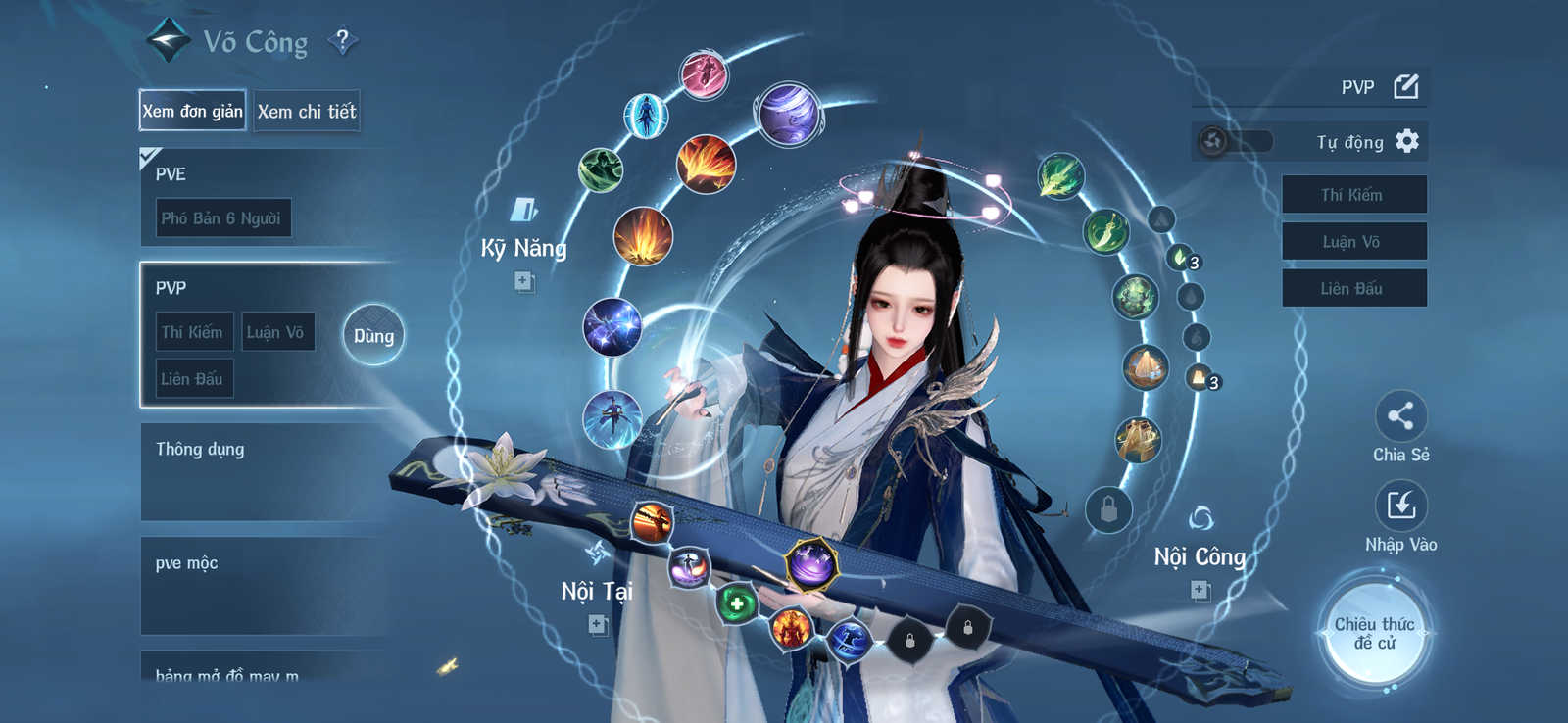
Task: Open the help question mark beside Võ Công
Action: click(342, 40)
